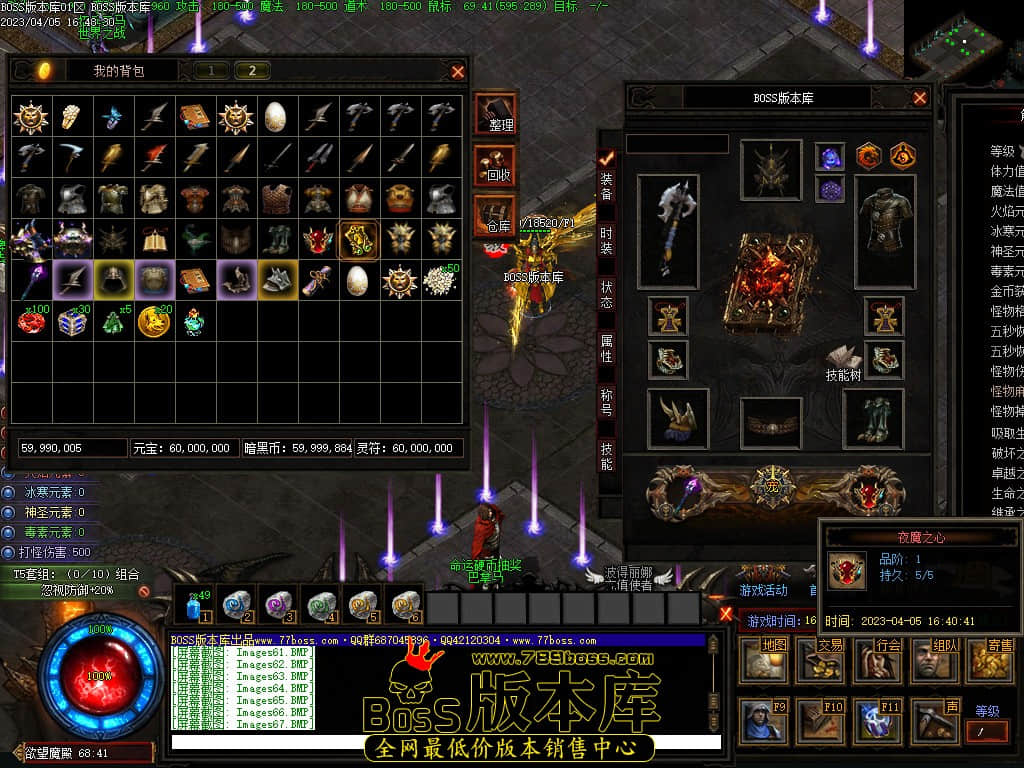The width and height of the screenshot is (1024, 768).
Task: Select the red gem stack x100
Action: click(x=31, y=321)
